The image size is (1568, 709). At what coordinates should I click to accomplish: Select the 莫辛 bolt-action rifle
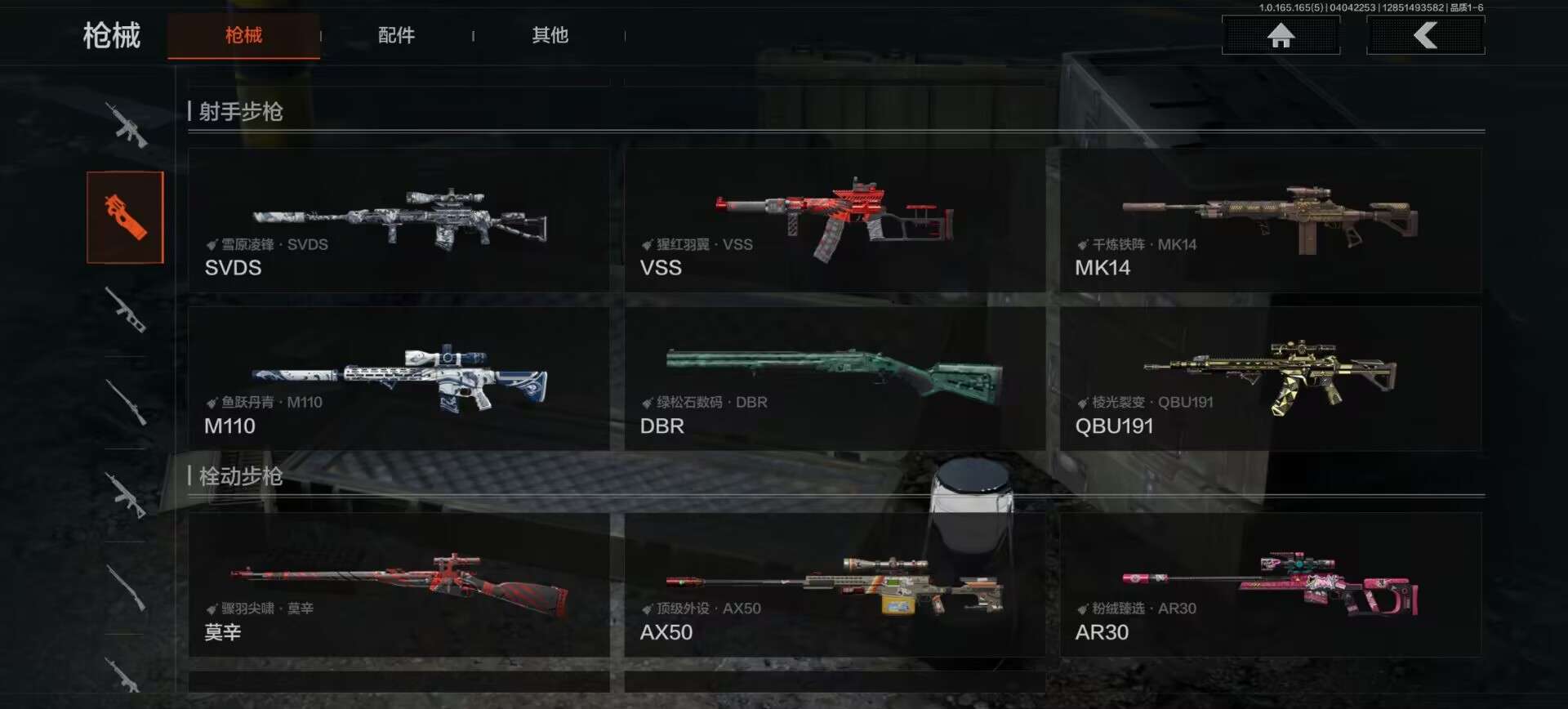[399, 585]
